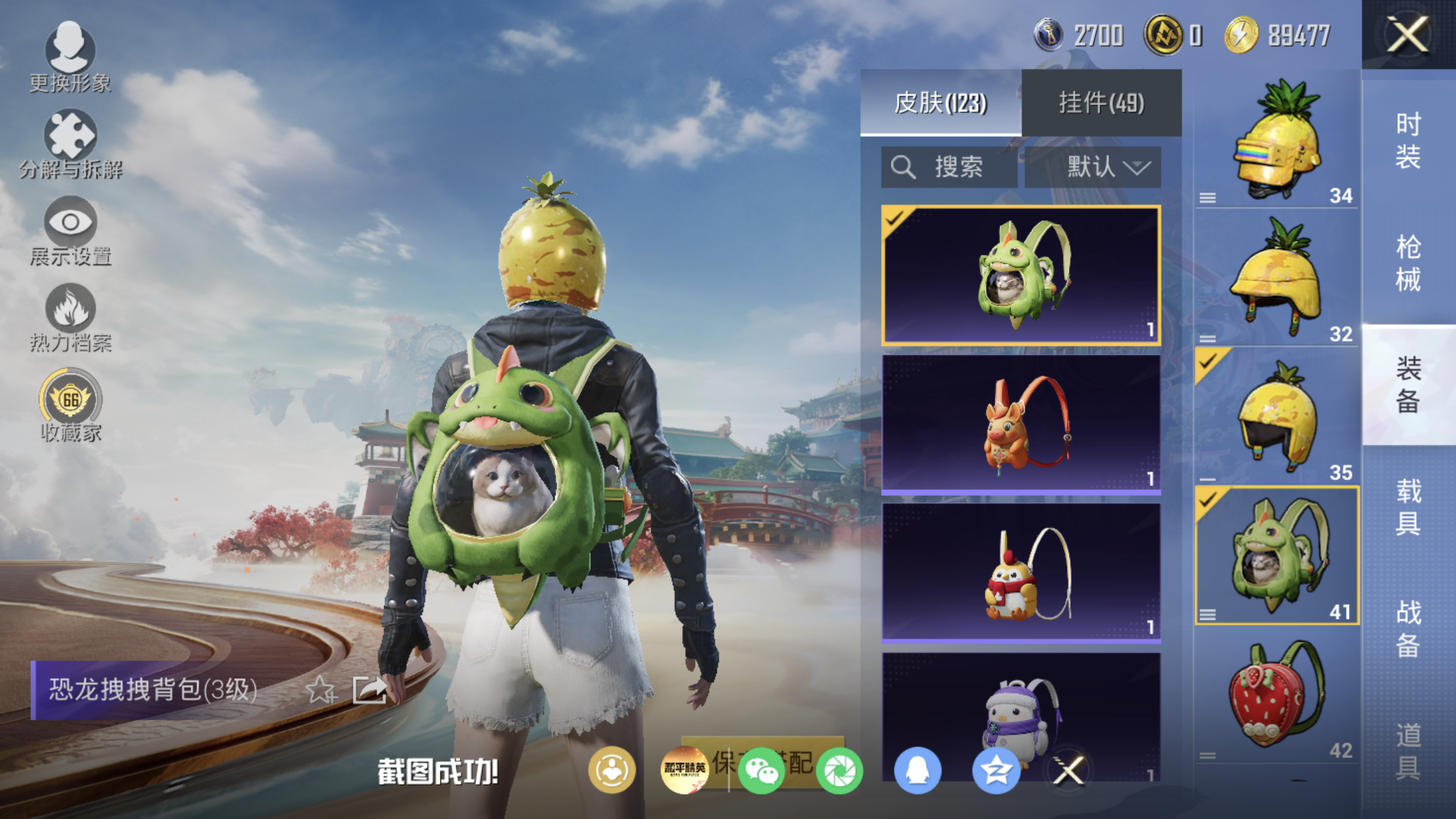Open 更换形象 change appearance
The height and width of the screenshot is (819, 1456).
(x=70, y=57)
